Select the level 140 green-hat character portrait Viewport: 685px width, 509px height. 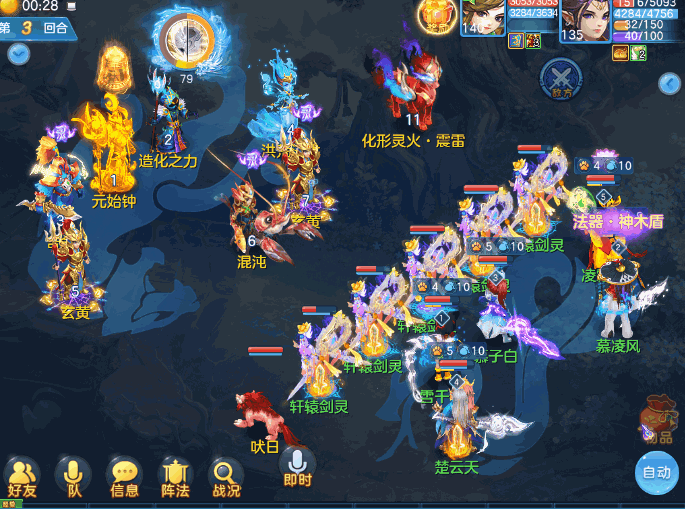484,18
